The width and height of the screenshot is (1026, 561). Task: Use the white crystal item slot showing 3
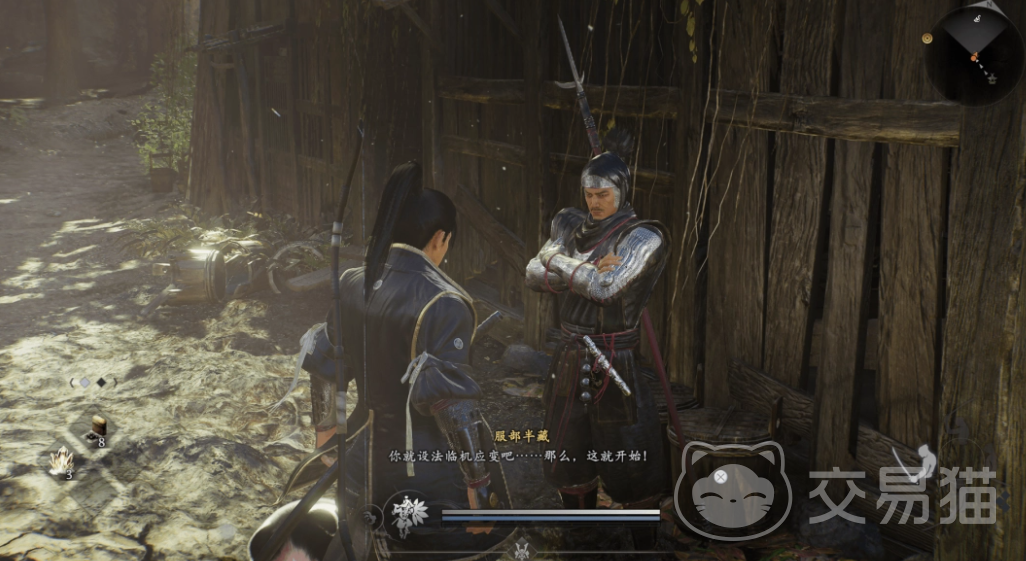pyautogui.click(x=63, y=461)
